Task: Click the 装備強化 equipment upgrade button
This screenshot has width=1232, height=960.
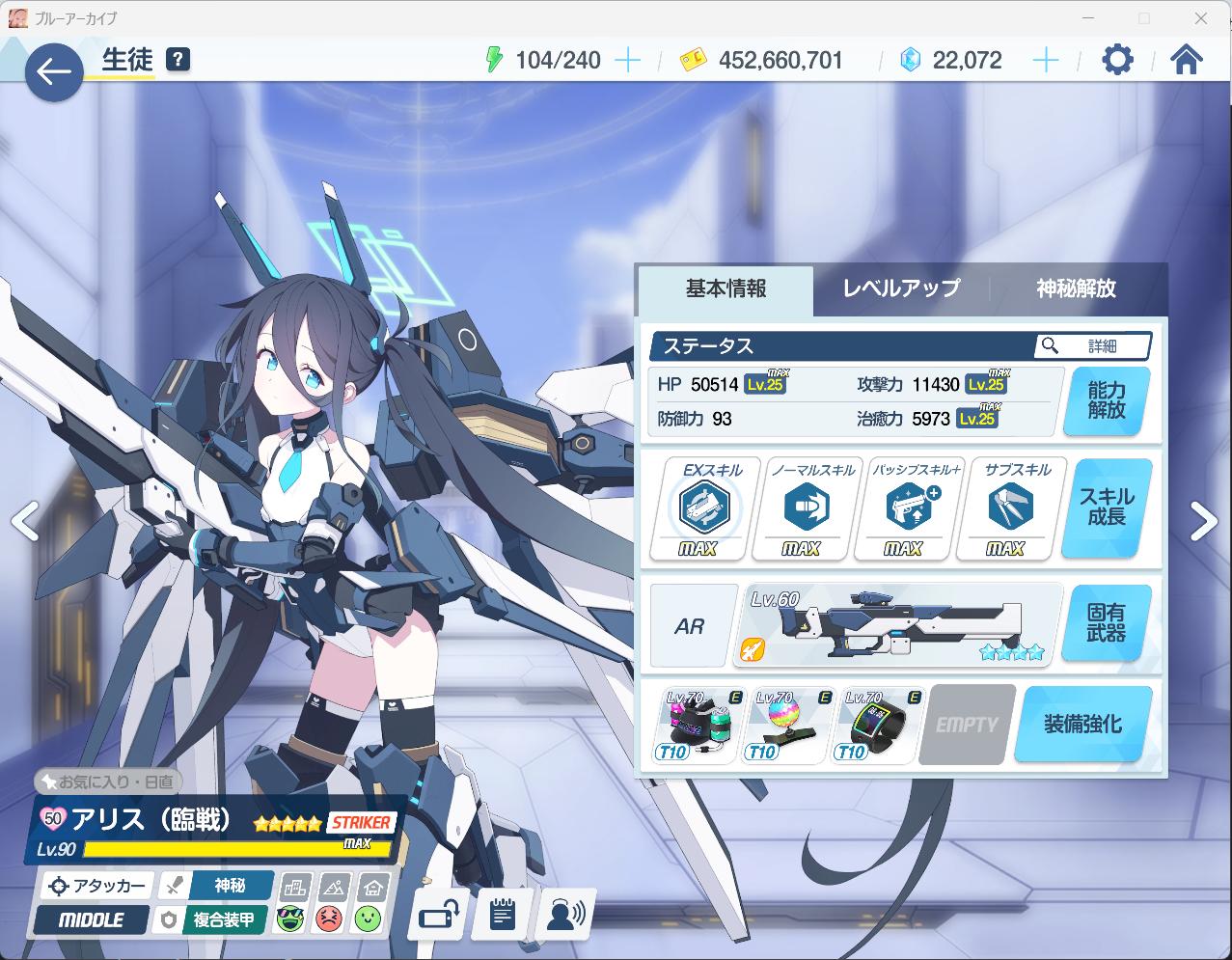Action: (1082, 725)
